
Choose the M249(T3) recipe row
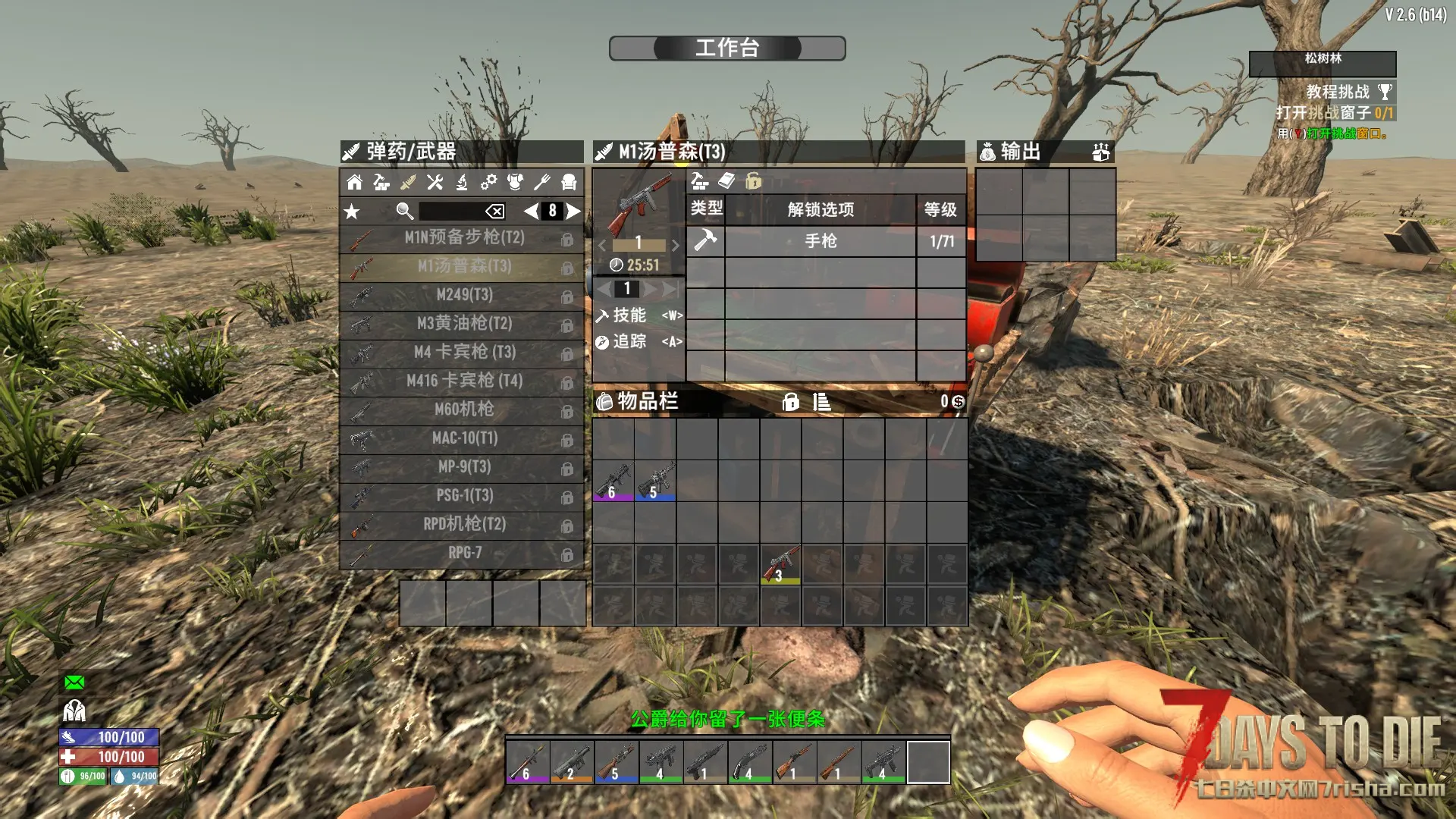(x=463, y=295)
